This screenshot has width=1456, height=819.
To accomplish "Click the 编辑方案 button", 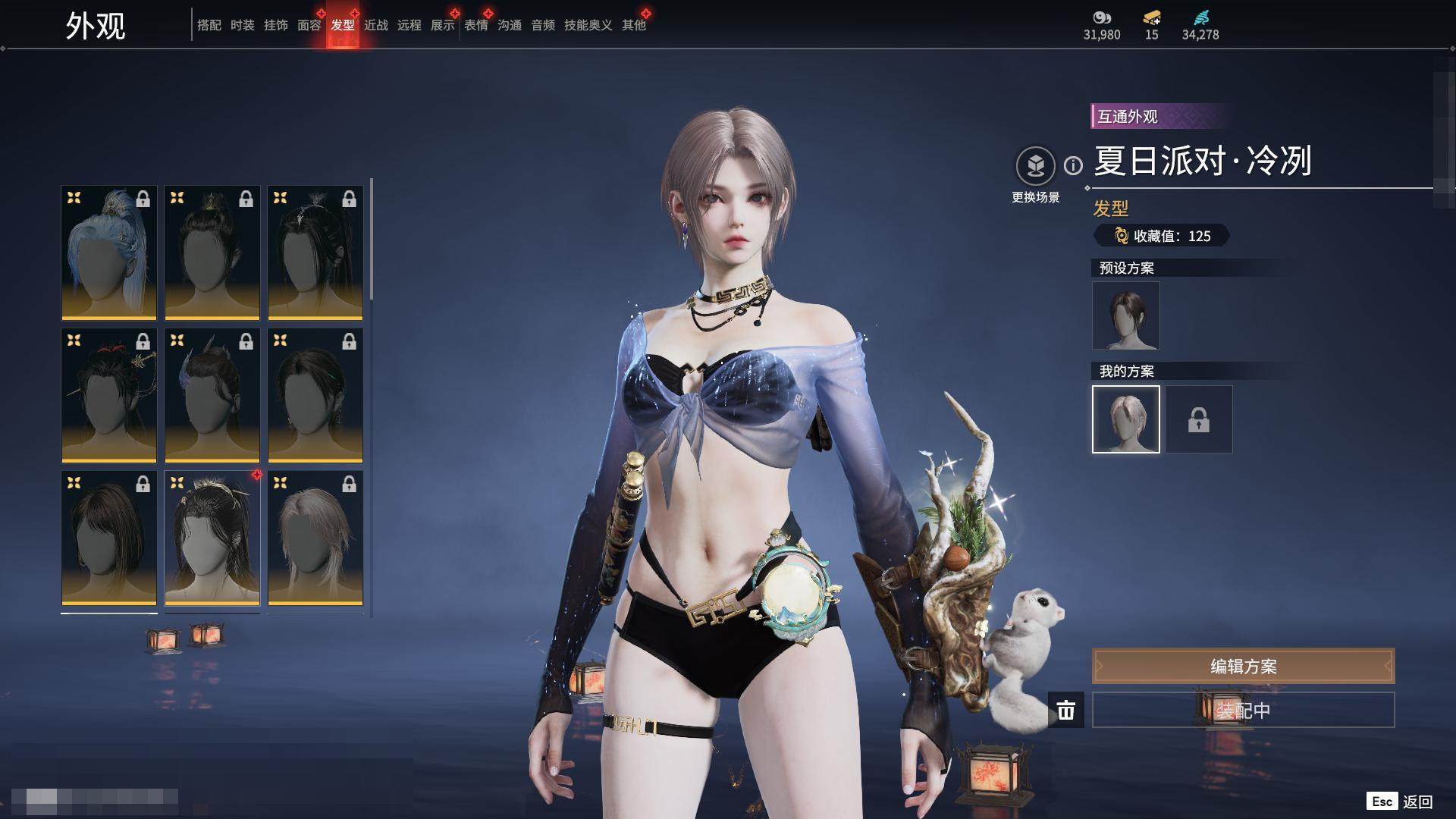I will pyautogui.click(x=1243, y=666).
